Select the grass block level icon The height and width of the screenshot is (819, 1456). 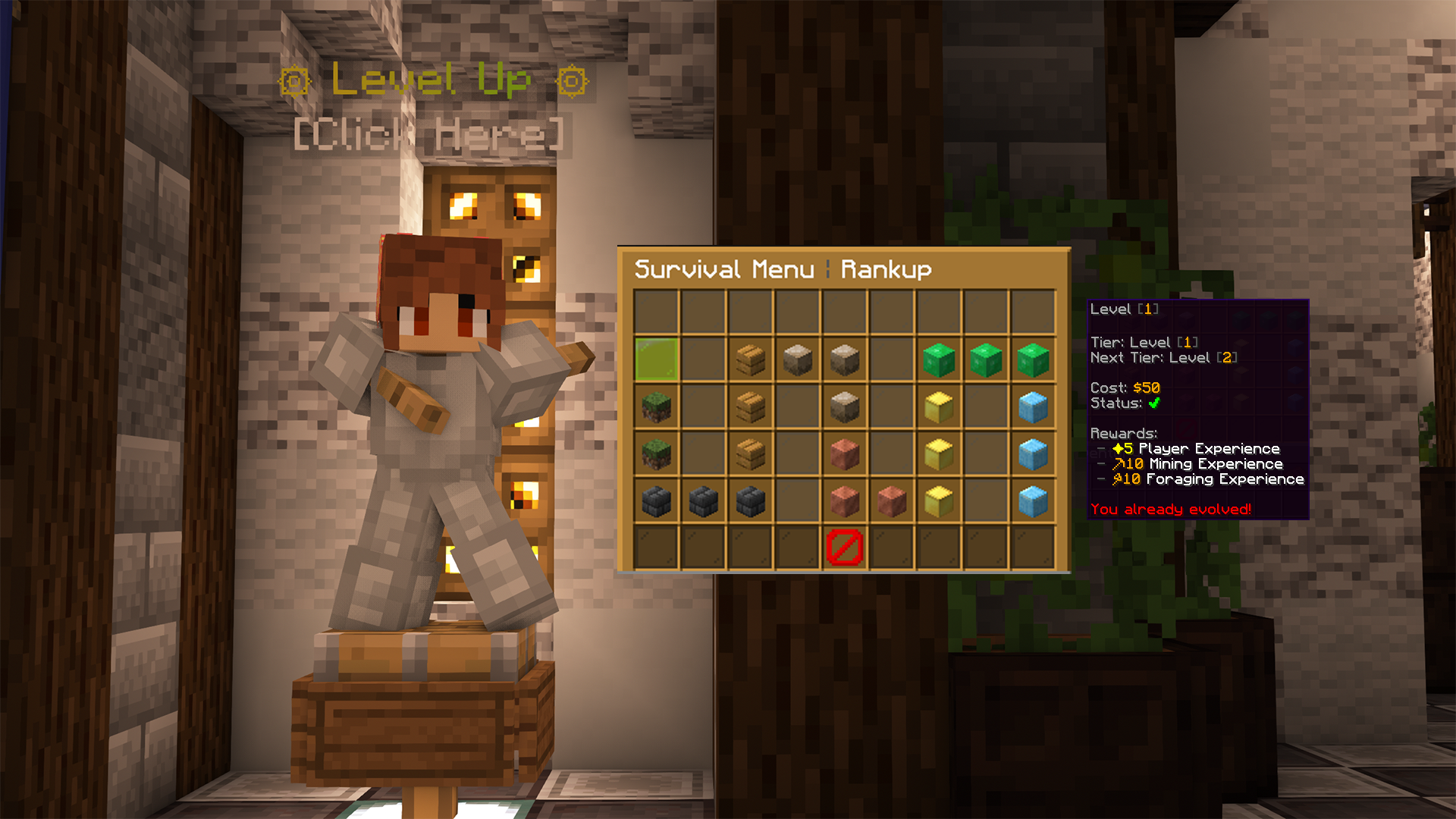pyautogui.click(x=655, y=407)
